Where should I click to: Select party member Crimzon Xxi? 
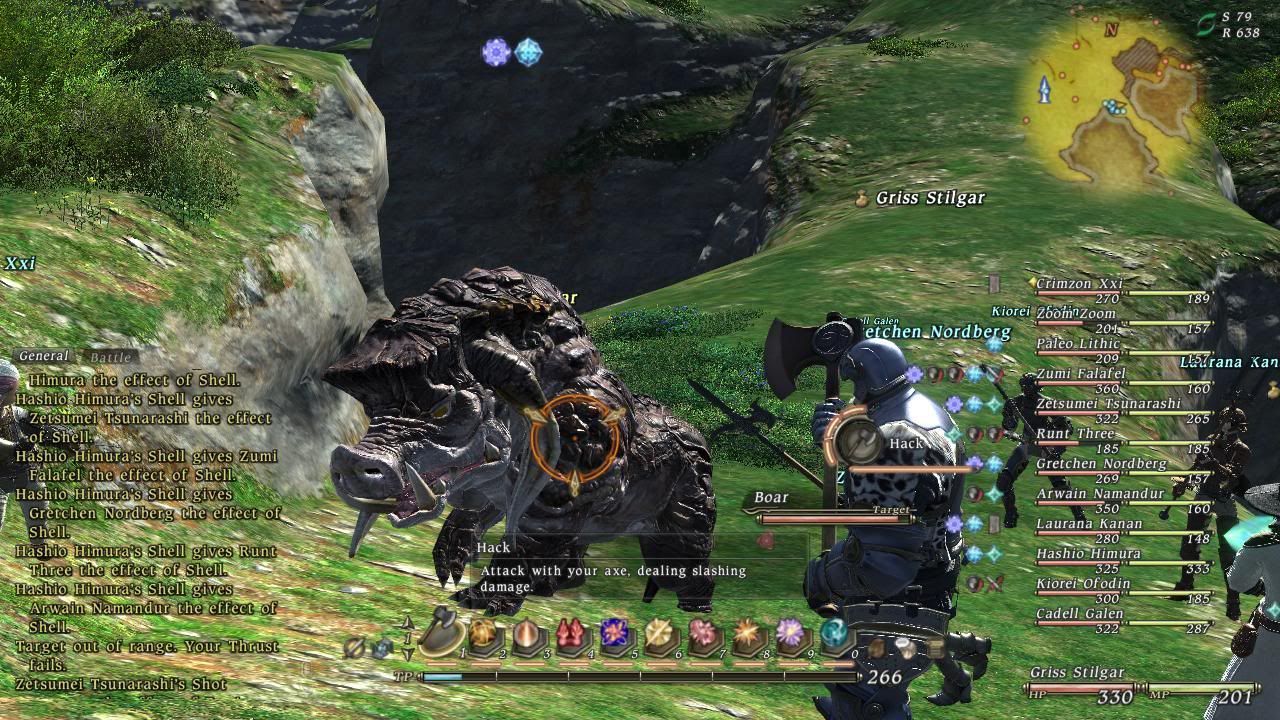(x=1079, y=284)
